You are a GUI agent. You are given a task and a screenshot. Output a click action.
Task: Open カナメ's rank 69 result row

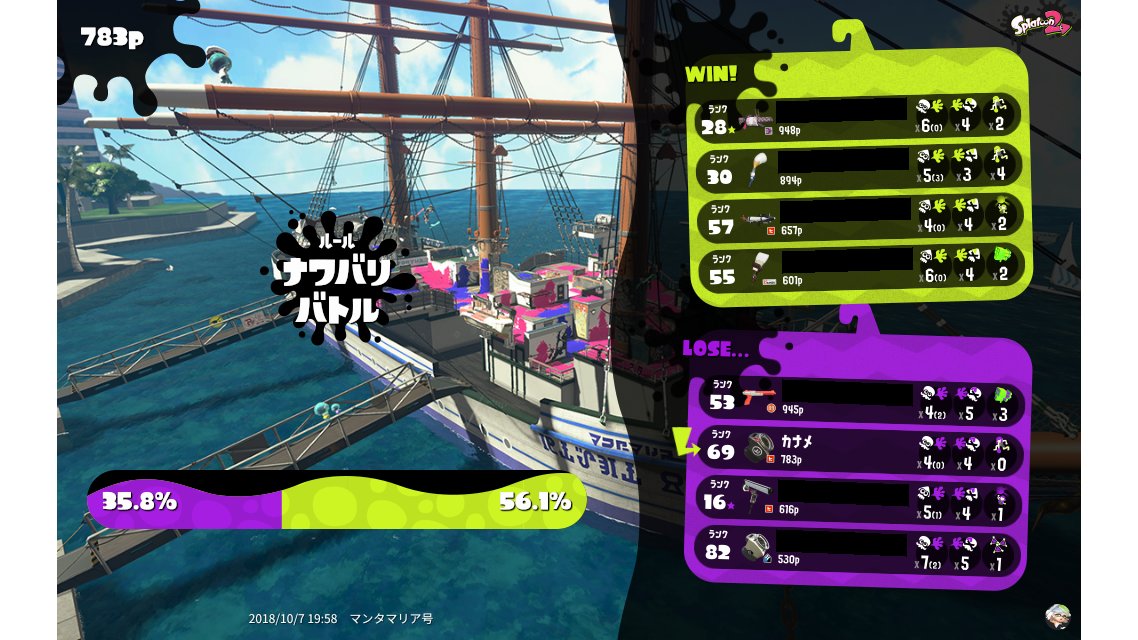pos(860,448)
